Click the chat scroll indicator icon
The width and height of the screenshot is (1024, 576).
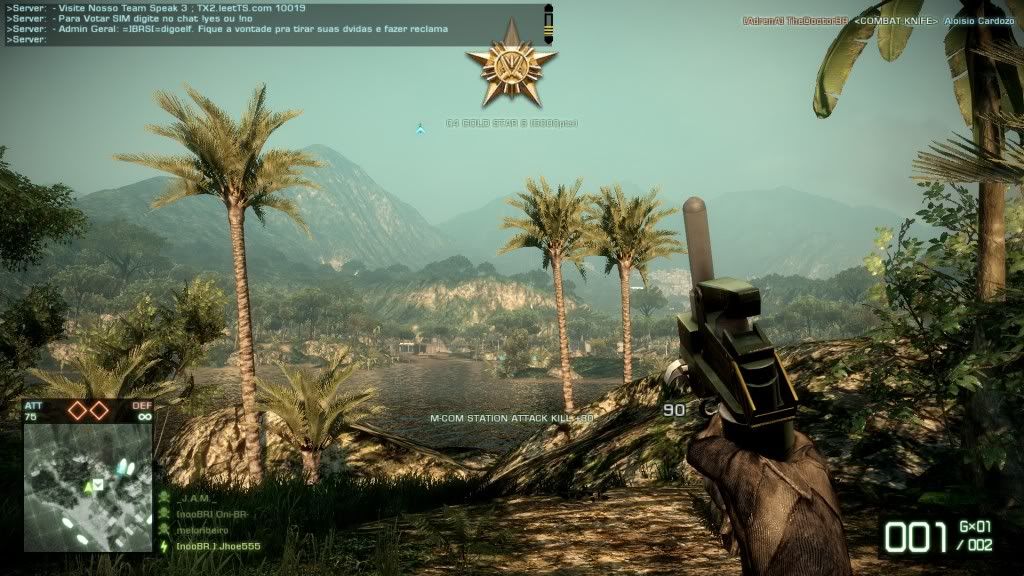(x=547, y=24)
